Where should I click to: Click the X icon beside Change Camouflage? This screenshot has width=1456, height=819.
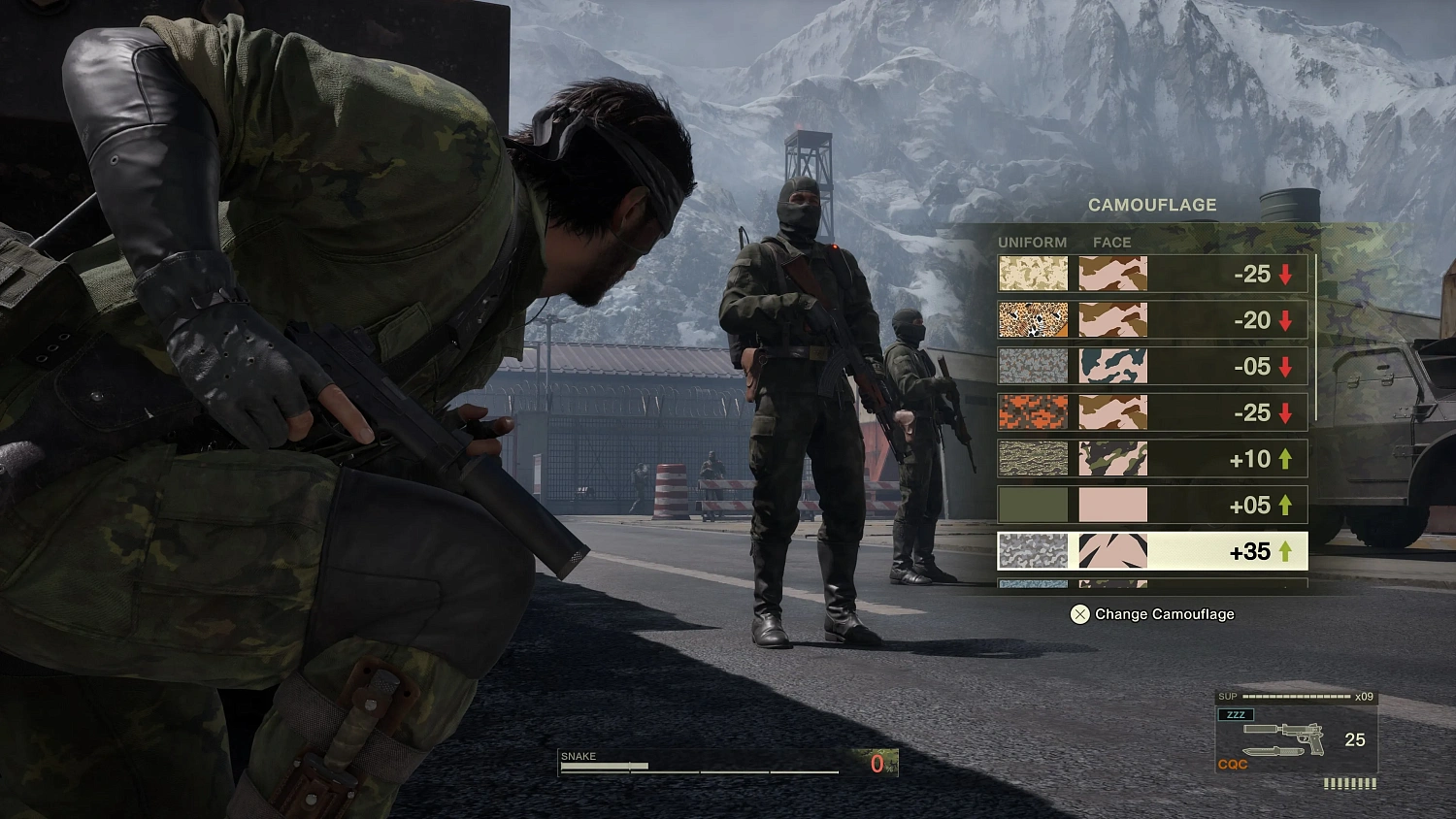coord(1079,614)
